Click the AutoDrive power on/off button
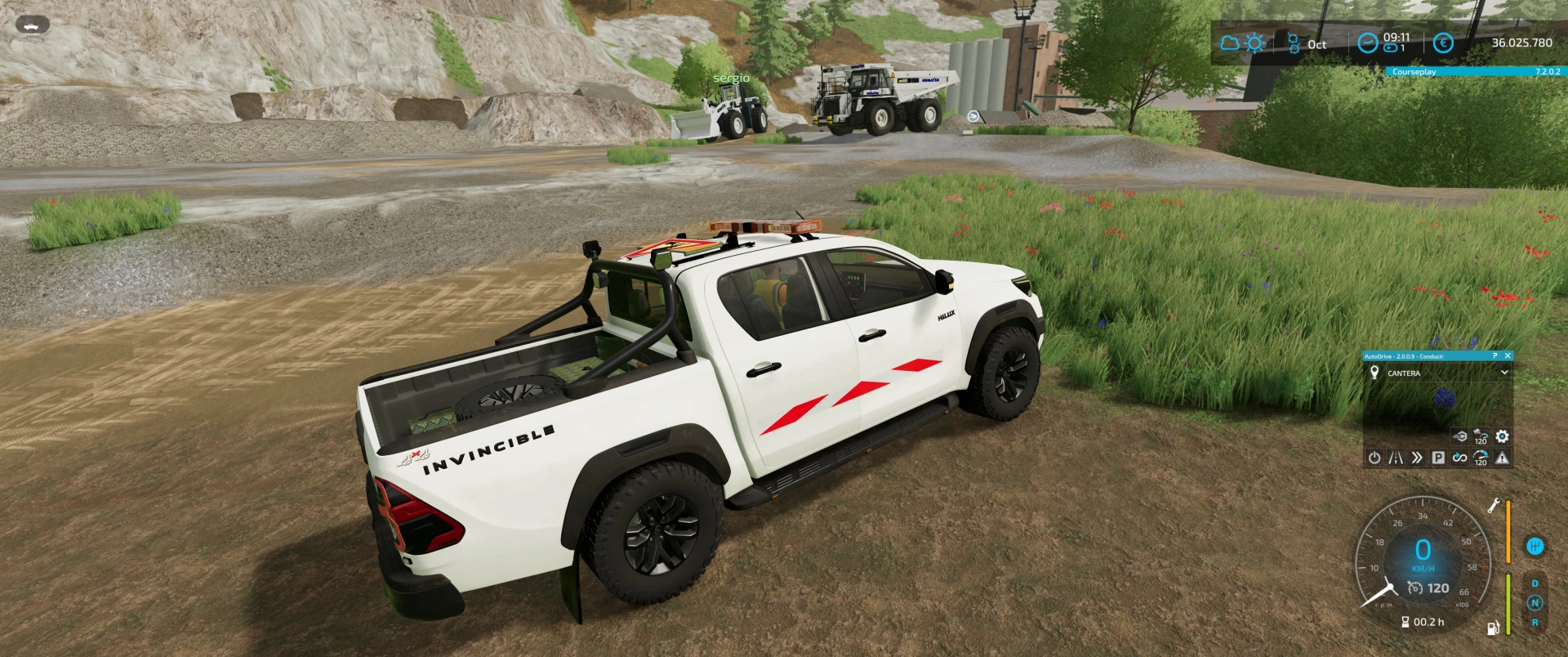The image size is (1568, 657). pos(1374,458)
